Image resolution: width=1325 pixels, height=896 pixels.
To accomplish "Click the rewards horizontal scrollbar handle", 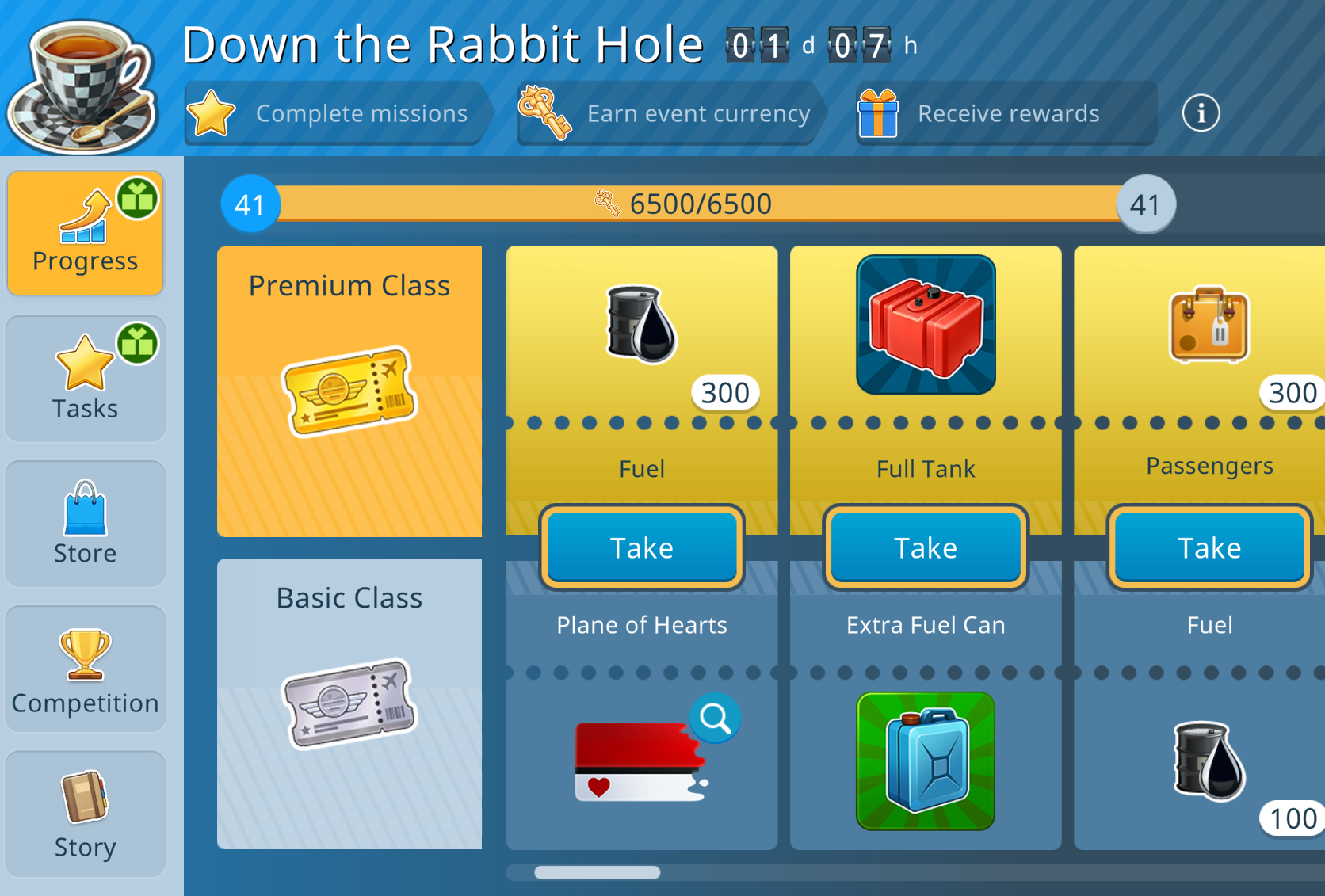I will click(597, 872).
